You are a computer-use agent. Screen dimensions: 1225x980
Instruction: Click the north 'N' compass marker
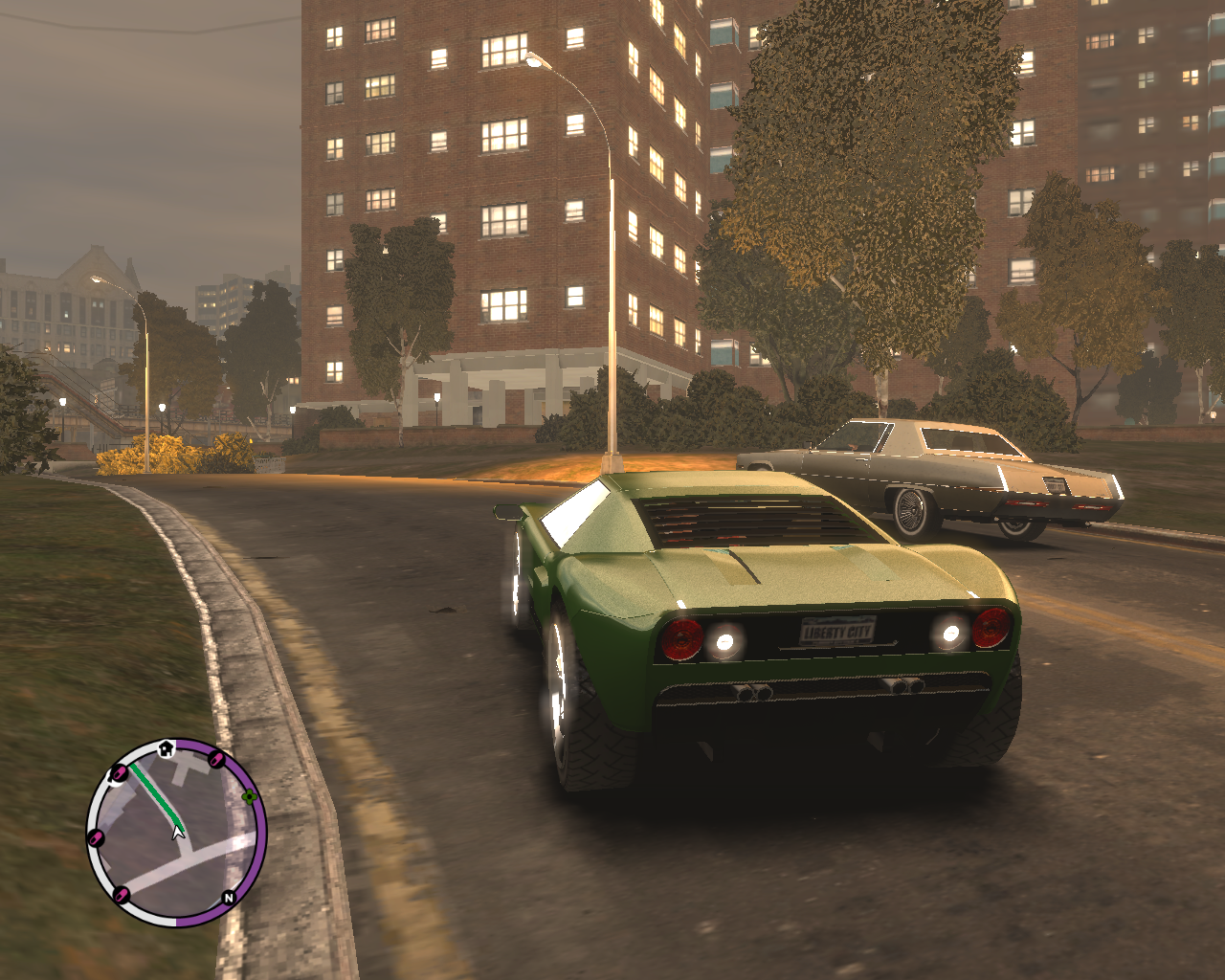click(228, 898)
